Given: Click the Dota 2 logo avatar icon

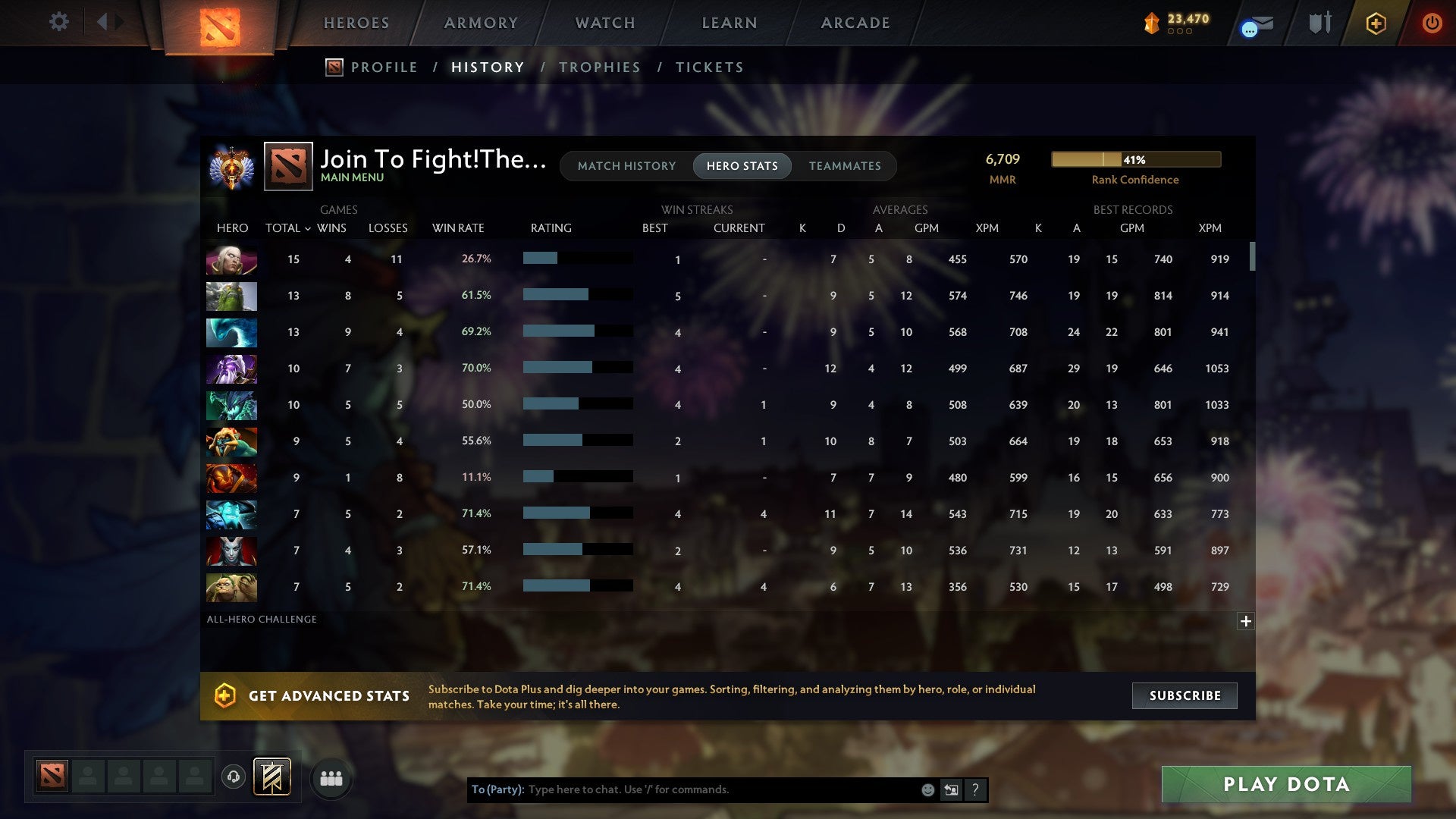Looking at the screenshot, I should (287, 167).
